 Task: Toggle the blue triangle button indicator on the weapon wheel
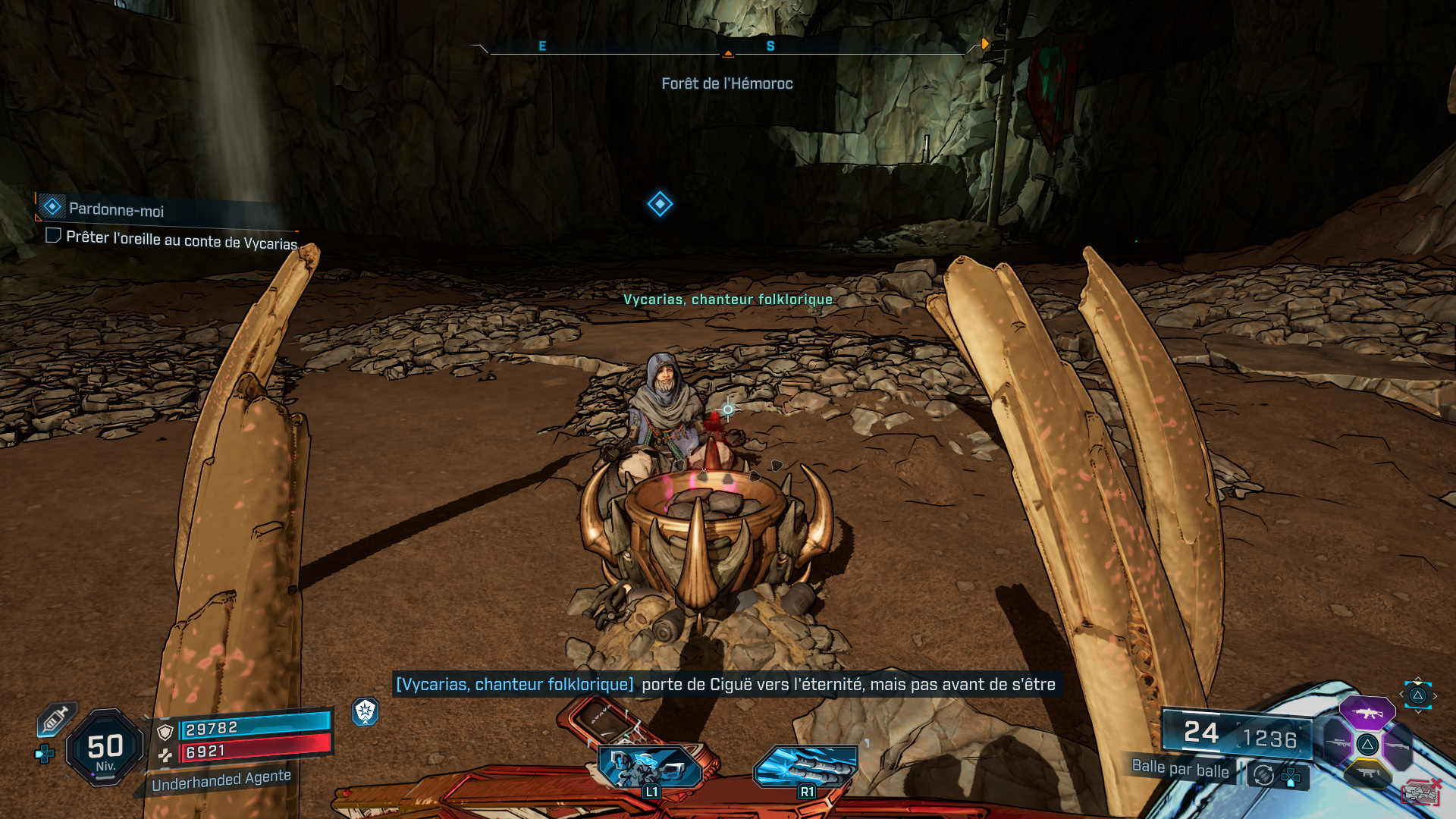[1417, 694]
